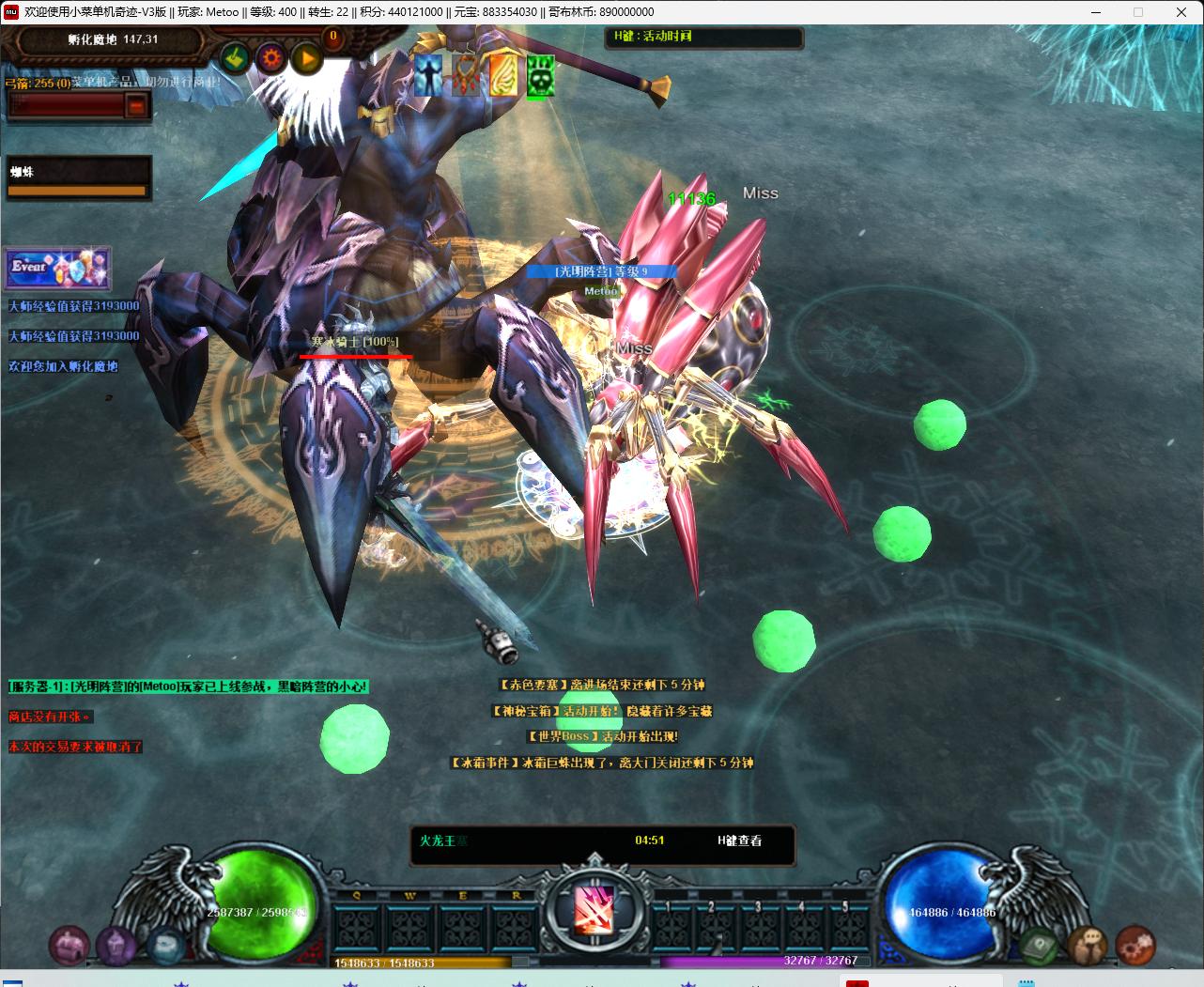Open the pink chest button
Image resolution: width=1204 pixels, height=987 pixels.
click(x=69, y=945)
